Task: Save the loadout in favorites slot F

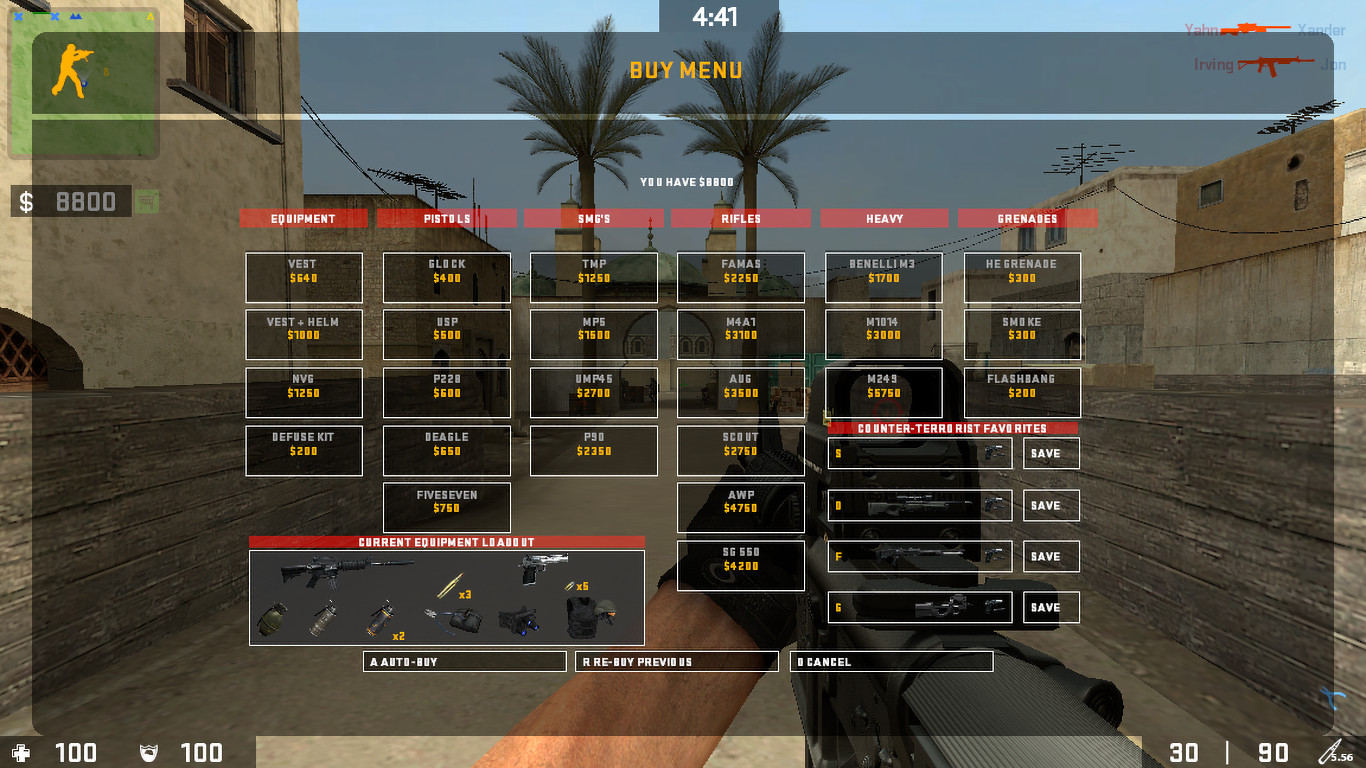Action: tap(1050, 556)
